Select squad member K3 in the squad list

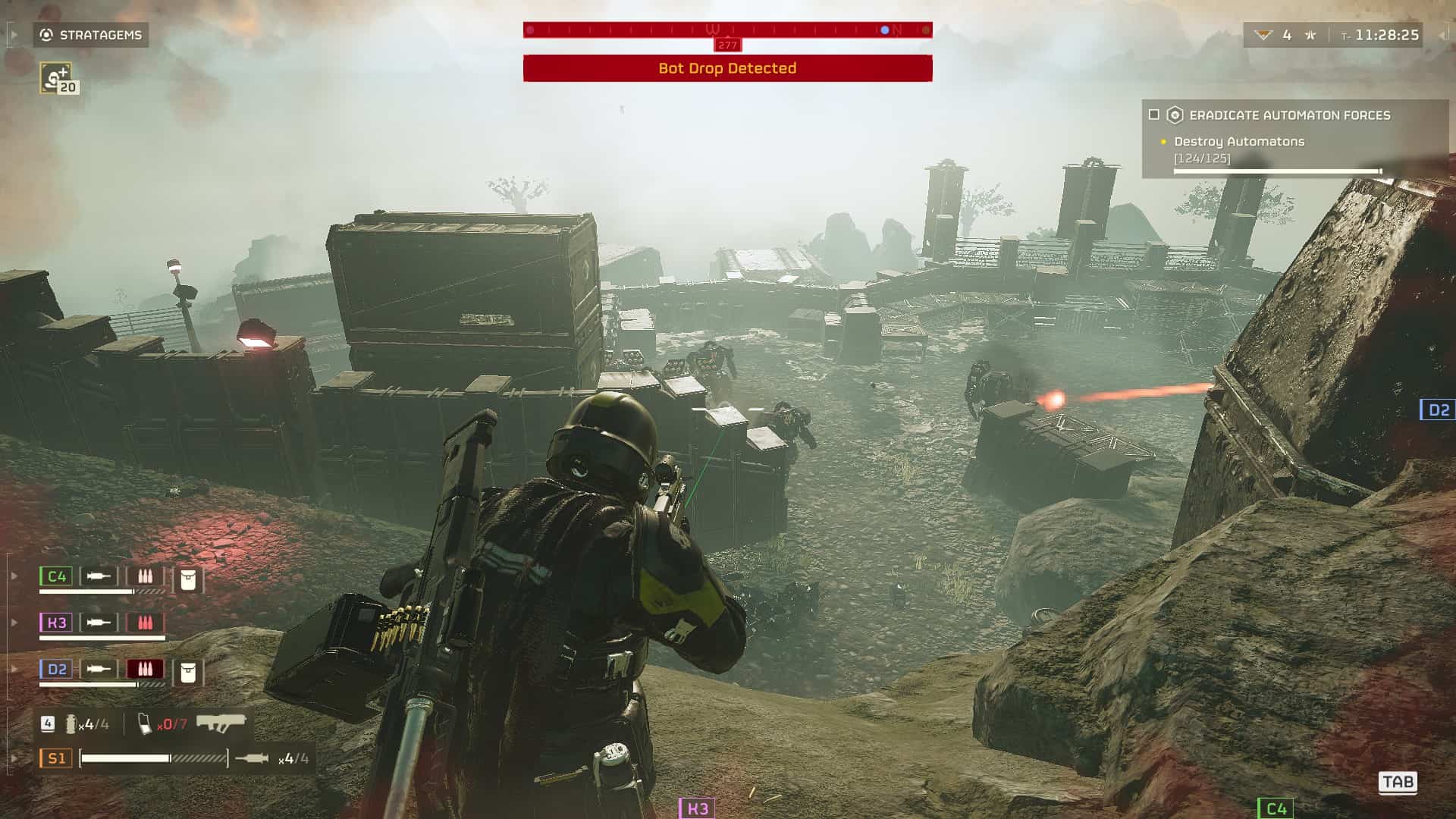point(56,623)
